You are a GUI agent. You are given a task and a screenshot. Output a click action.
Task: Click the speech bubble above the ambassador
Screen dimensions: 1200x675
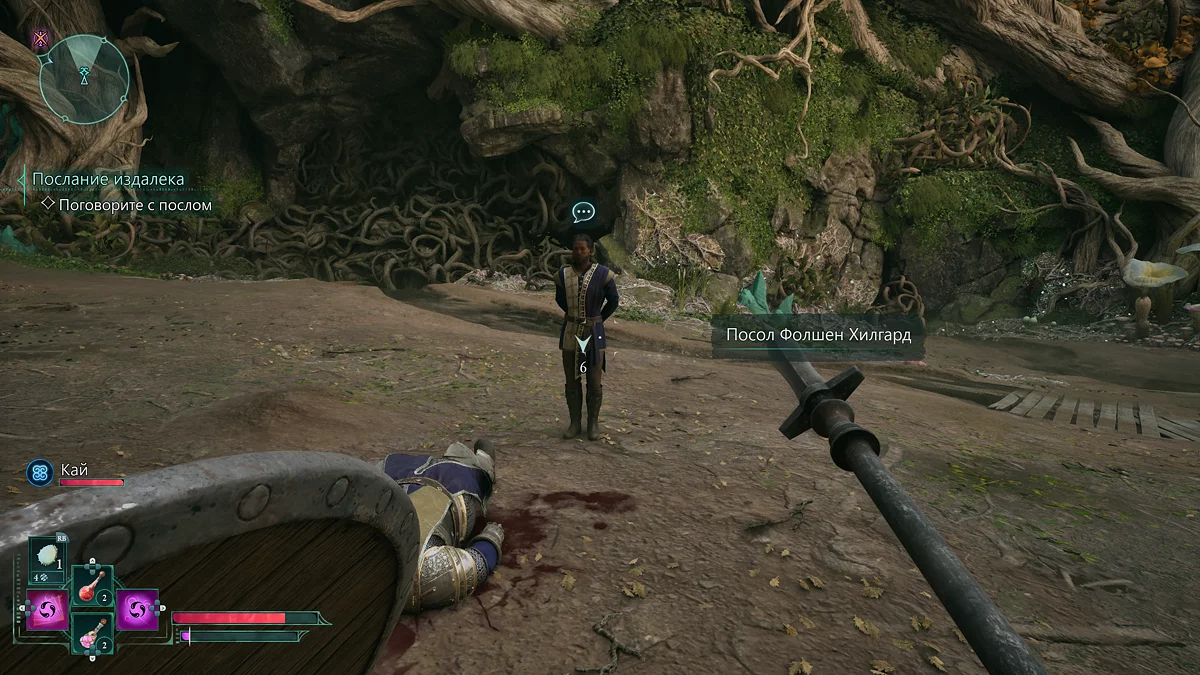tap(584, 212)
